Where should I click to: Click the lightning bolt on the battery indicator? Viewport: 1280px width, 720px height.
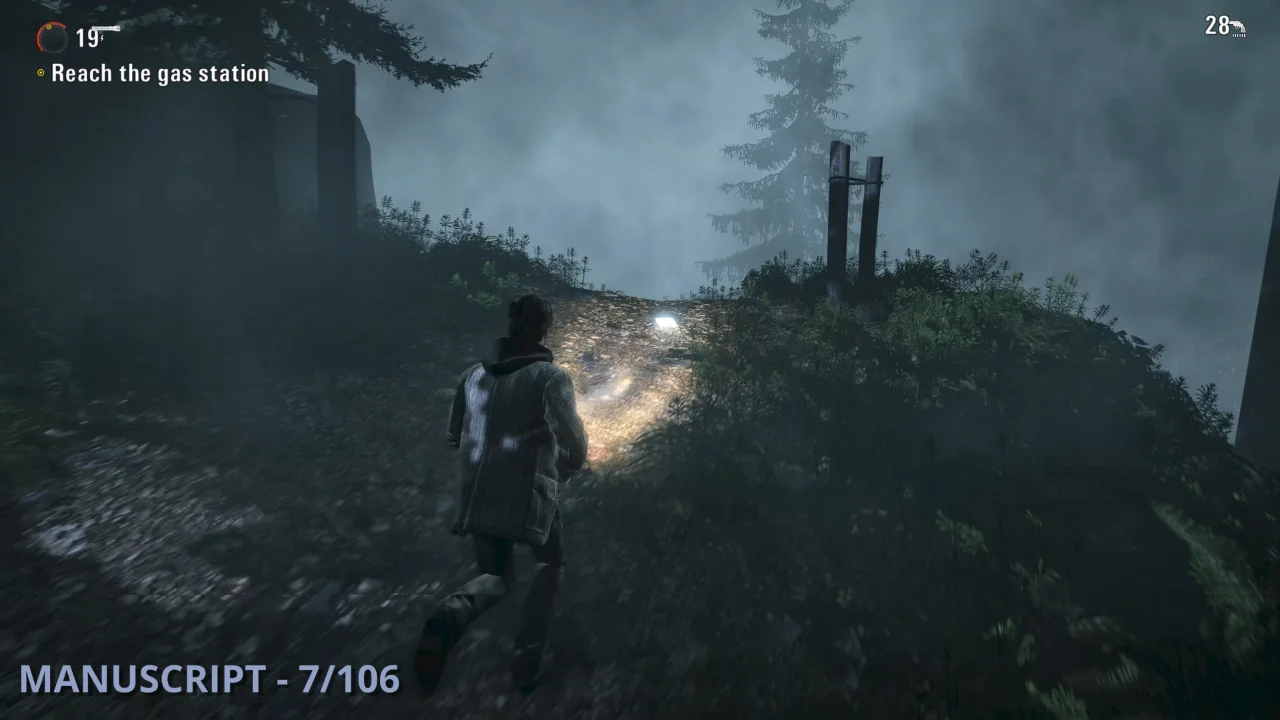[102, 38]
